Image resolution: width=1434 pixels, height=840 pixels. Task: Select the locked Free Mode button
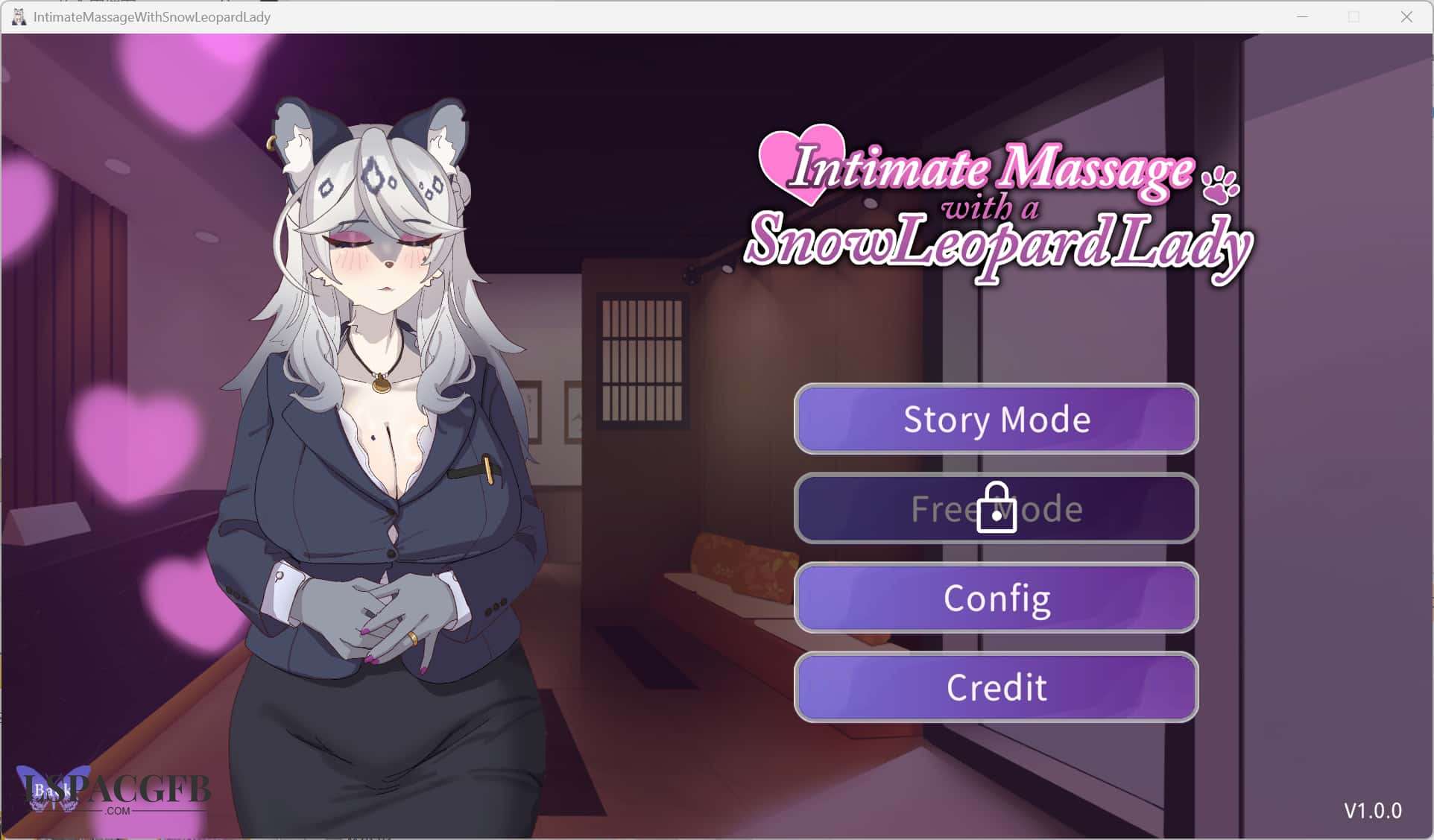coord(996,508)
